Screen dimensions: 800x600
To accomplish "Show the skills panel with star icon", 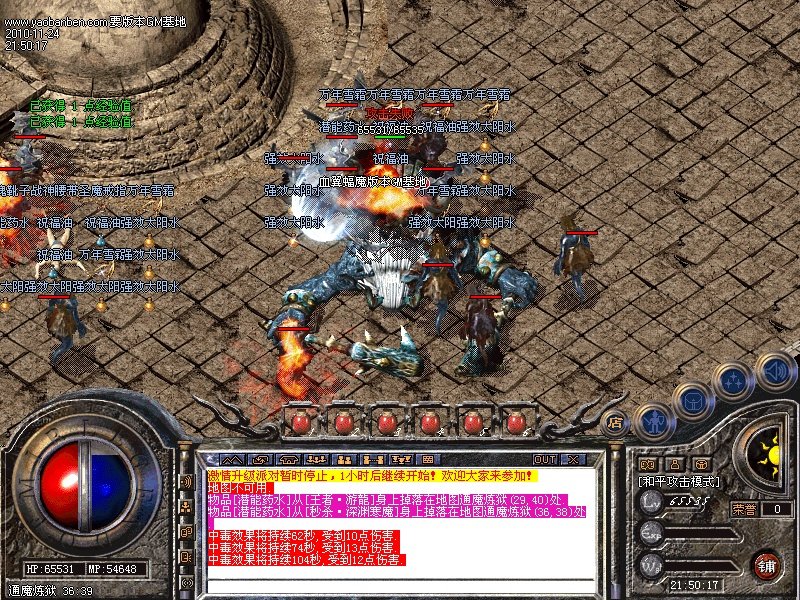I will pyautogui.click(x=733, y=381).
